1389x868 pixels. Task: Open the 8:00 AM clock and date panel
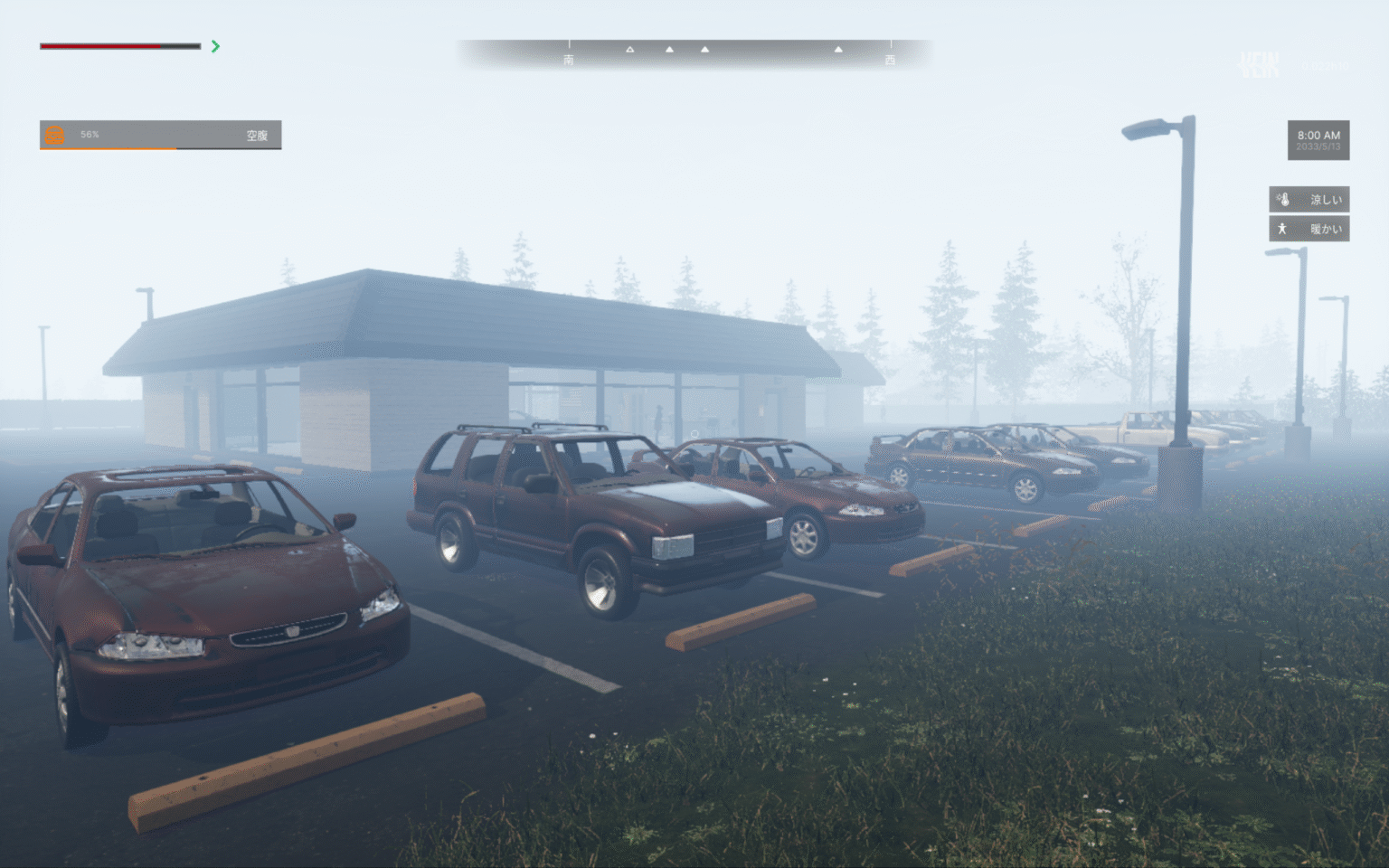[1318, 140]
